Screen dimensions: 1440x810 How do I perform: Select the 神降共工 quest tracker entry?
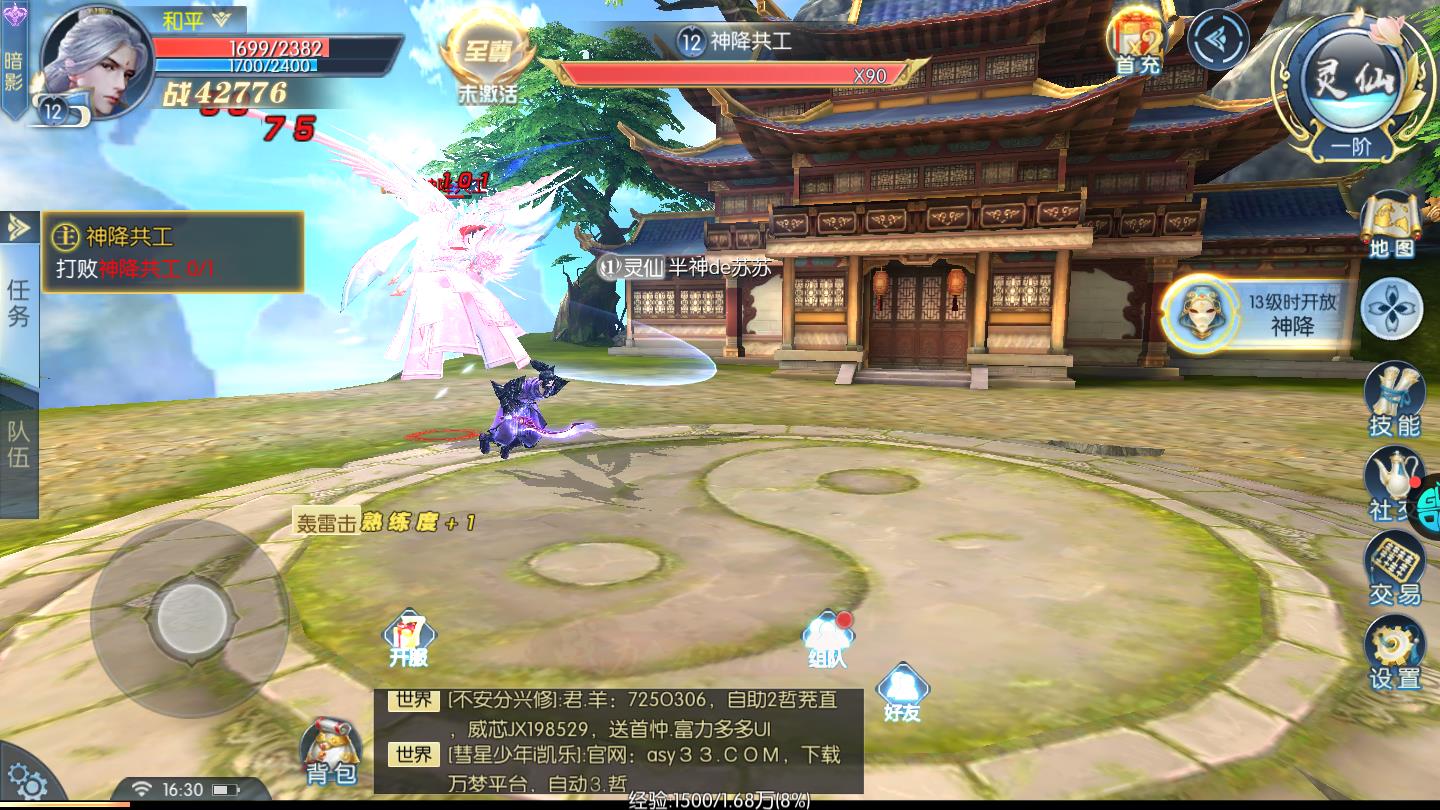coord(176,252)
